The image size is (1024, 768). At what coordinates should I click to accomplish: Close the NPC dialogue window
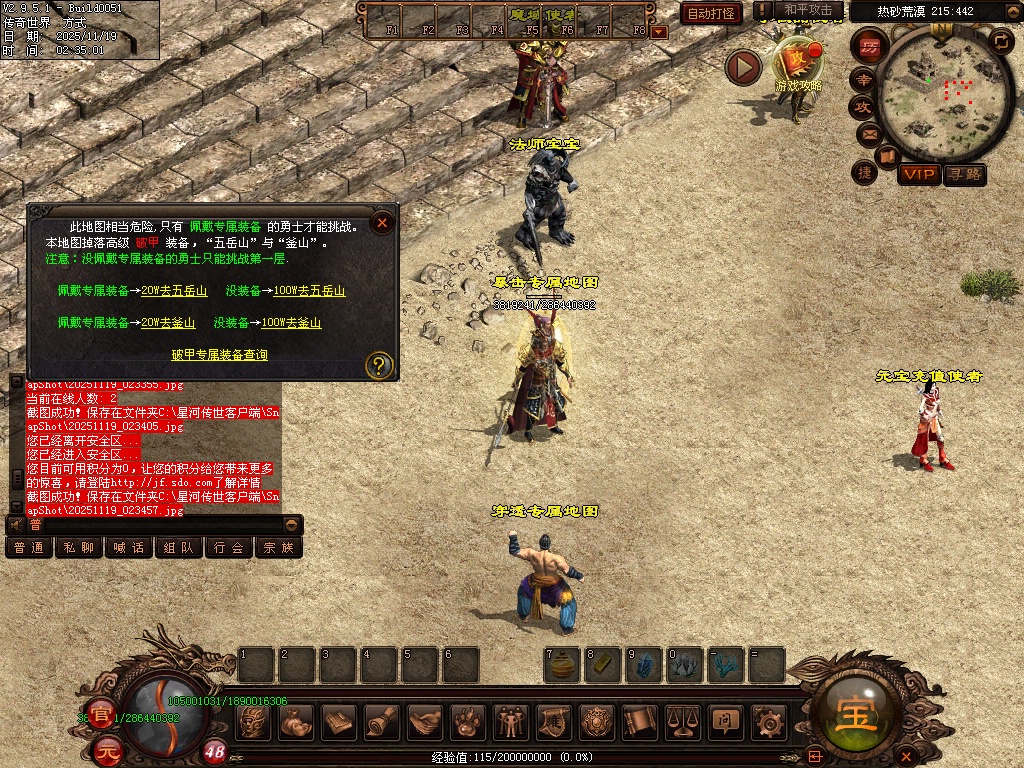pyautogui.click(x=382, y=222)
